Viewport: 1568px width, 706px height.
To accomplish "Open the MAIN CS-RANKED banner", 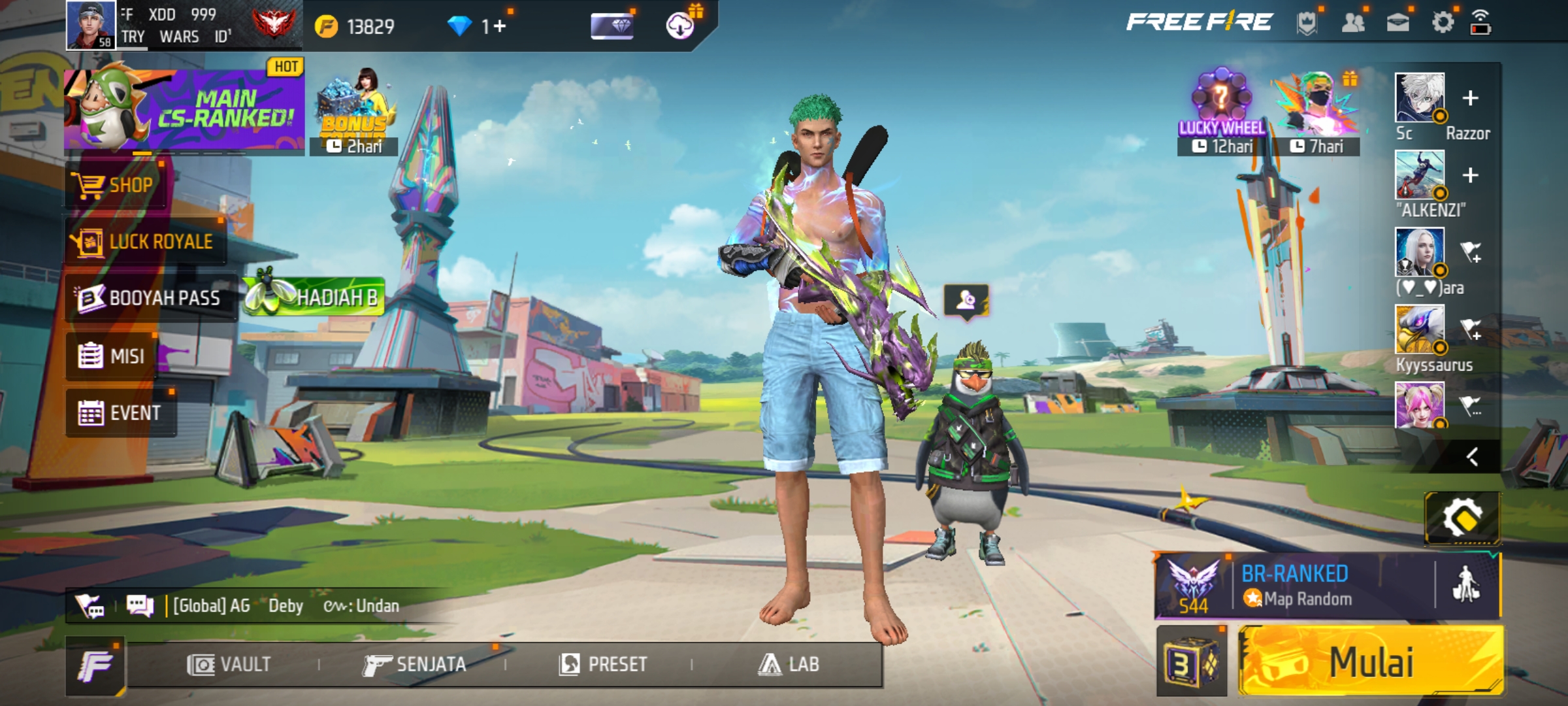I will coord(184,109).
